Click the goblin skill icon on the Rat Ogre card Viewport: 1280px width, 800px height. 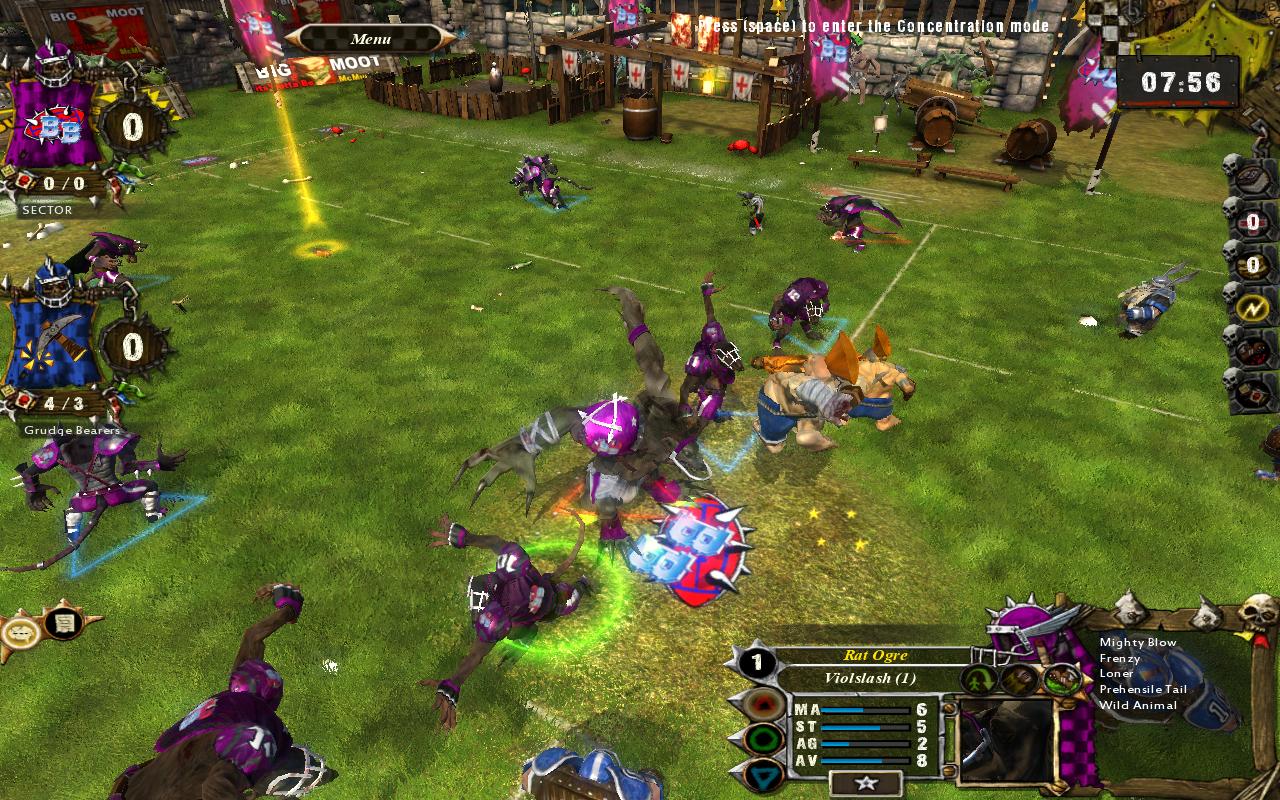pyautogui.click(x=1062, y=680)
